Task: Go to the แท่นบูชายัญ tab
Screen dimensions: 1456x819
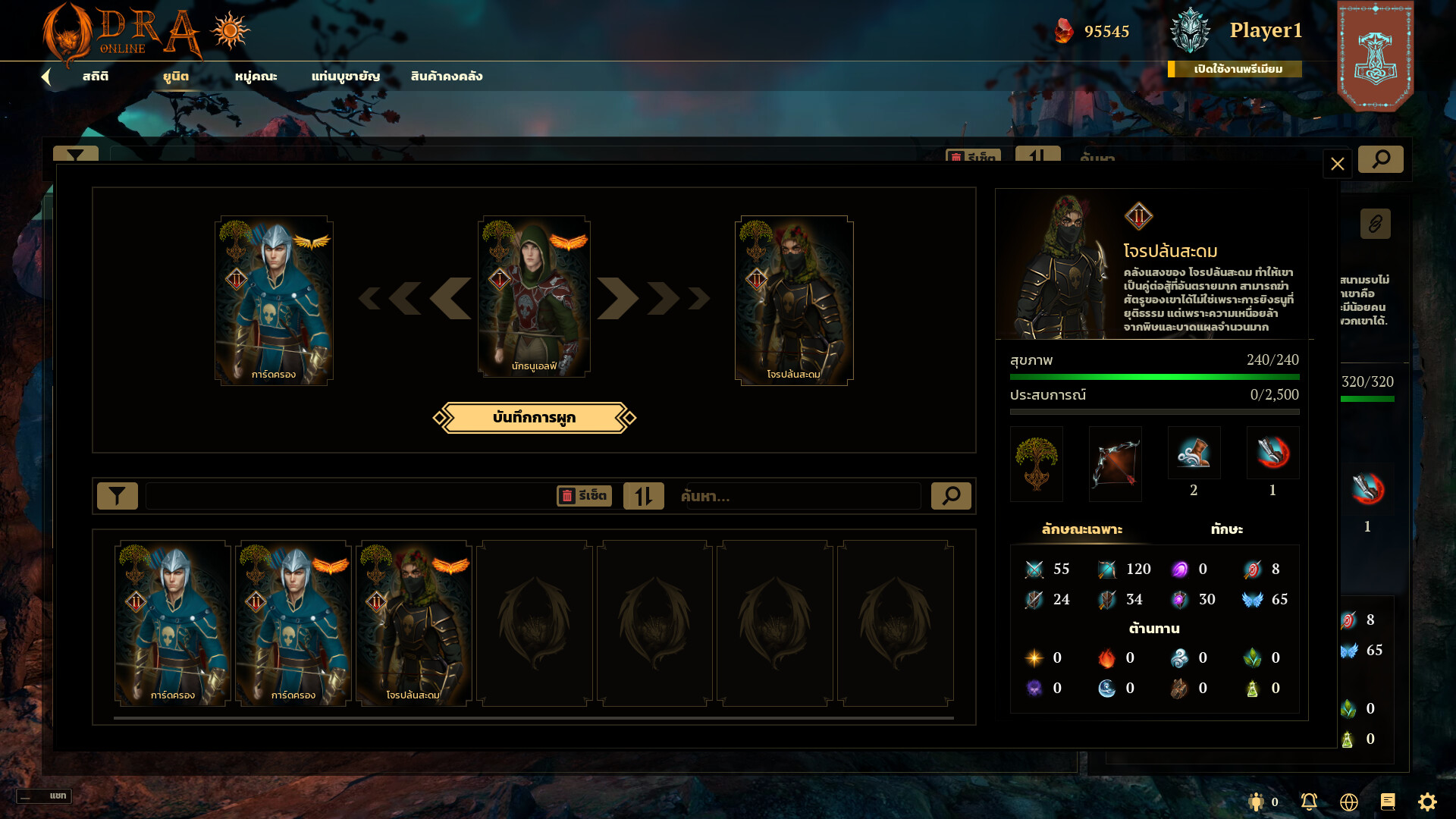Action: click(x=345, y=77)
